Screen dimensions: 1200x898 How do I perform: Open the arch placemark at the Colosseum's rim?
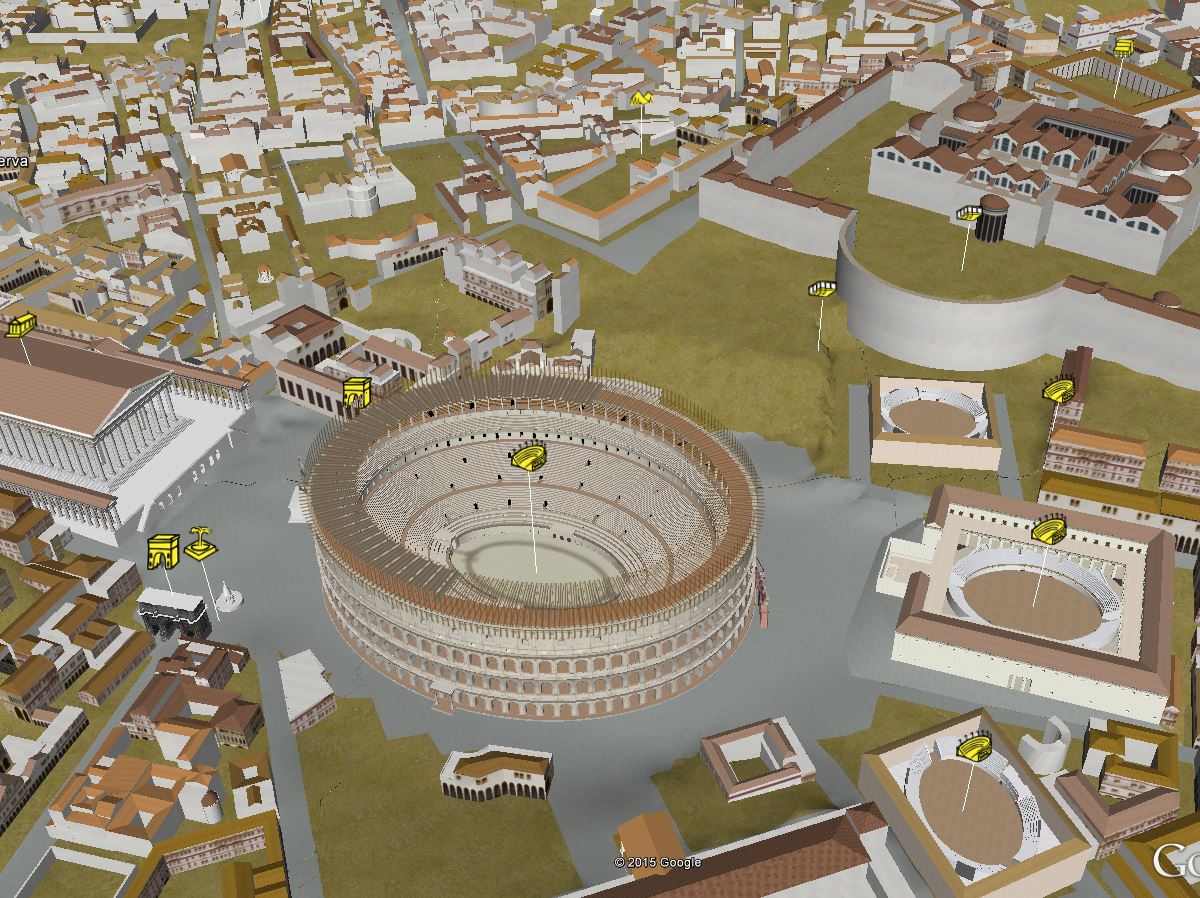click(x=358, y=394)
